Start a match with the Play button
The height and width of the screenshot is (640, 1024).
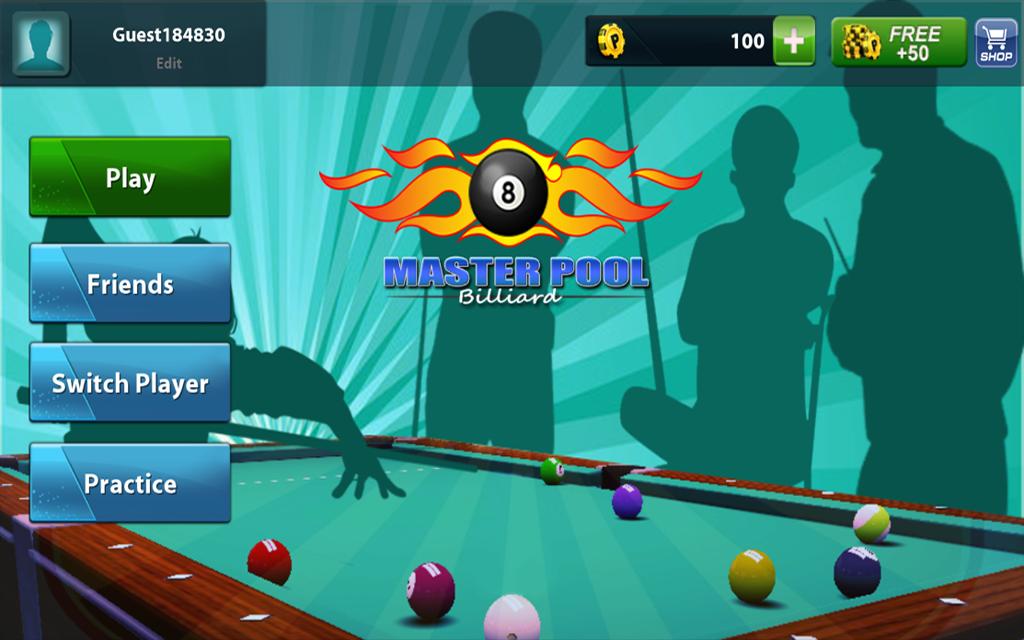click(130, 178)
